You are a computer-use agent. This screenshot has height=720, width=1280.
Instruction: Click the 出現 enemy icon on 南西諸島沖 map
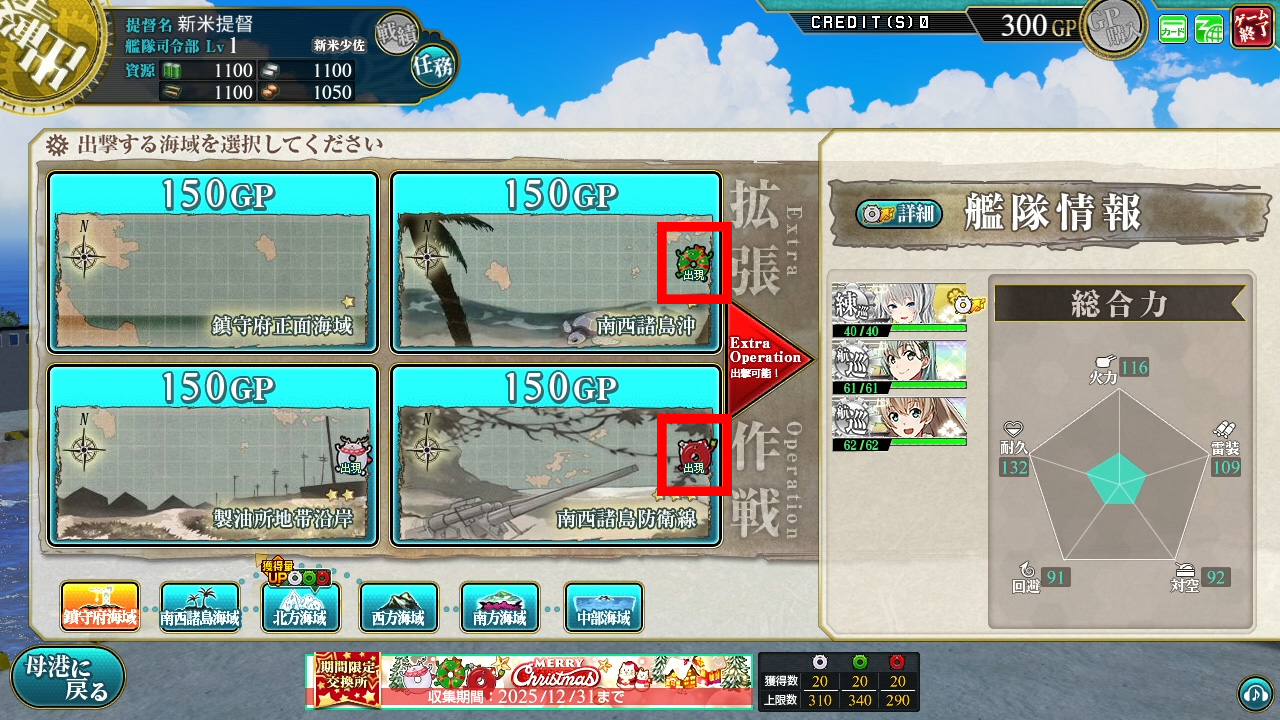[x=696, y=262]
